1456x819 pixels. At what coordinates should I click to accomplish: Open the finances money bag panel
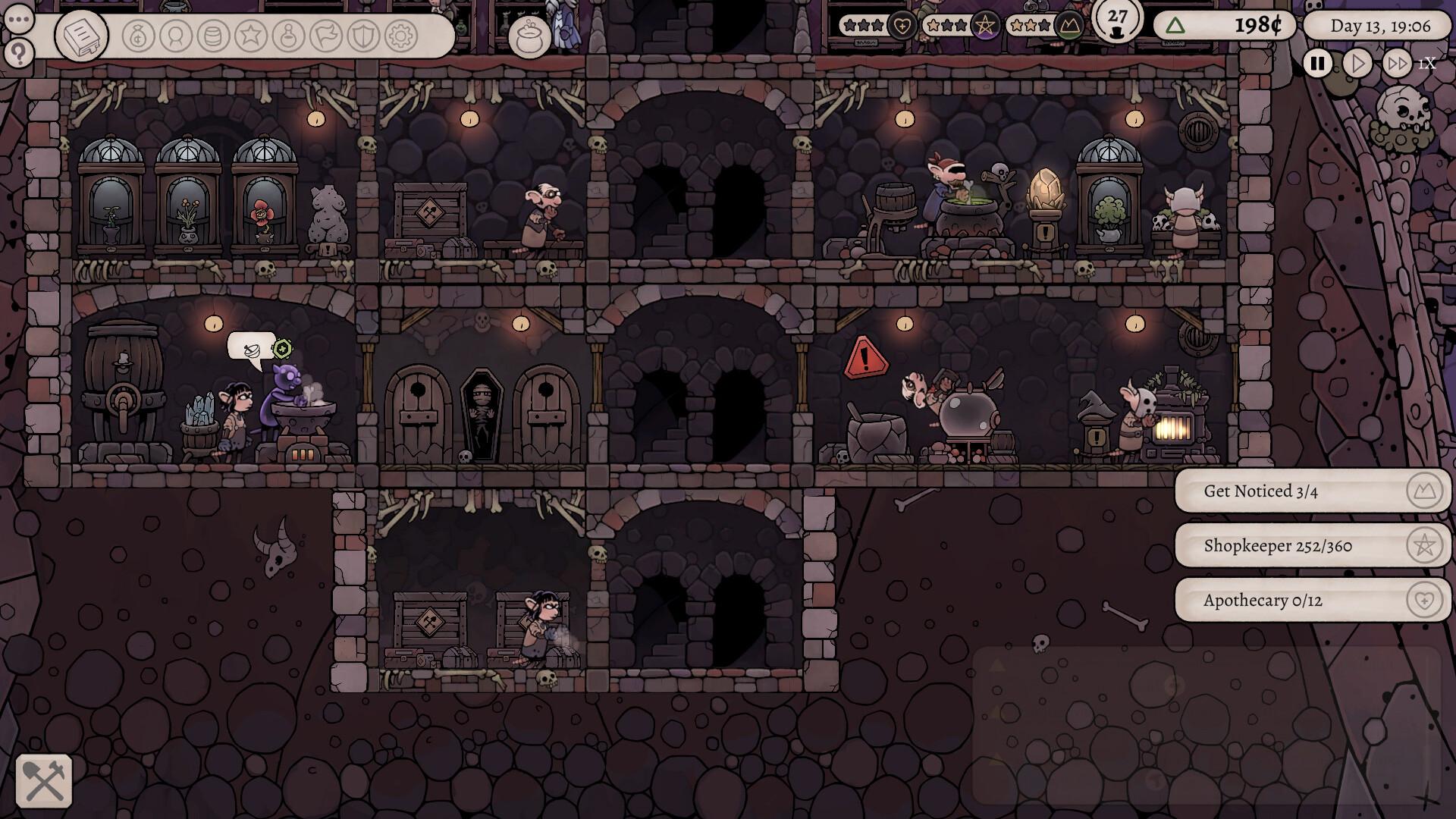[x=137, y=35]
